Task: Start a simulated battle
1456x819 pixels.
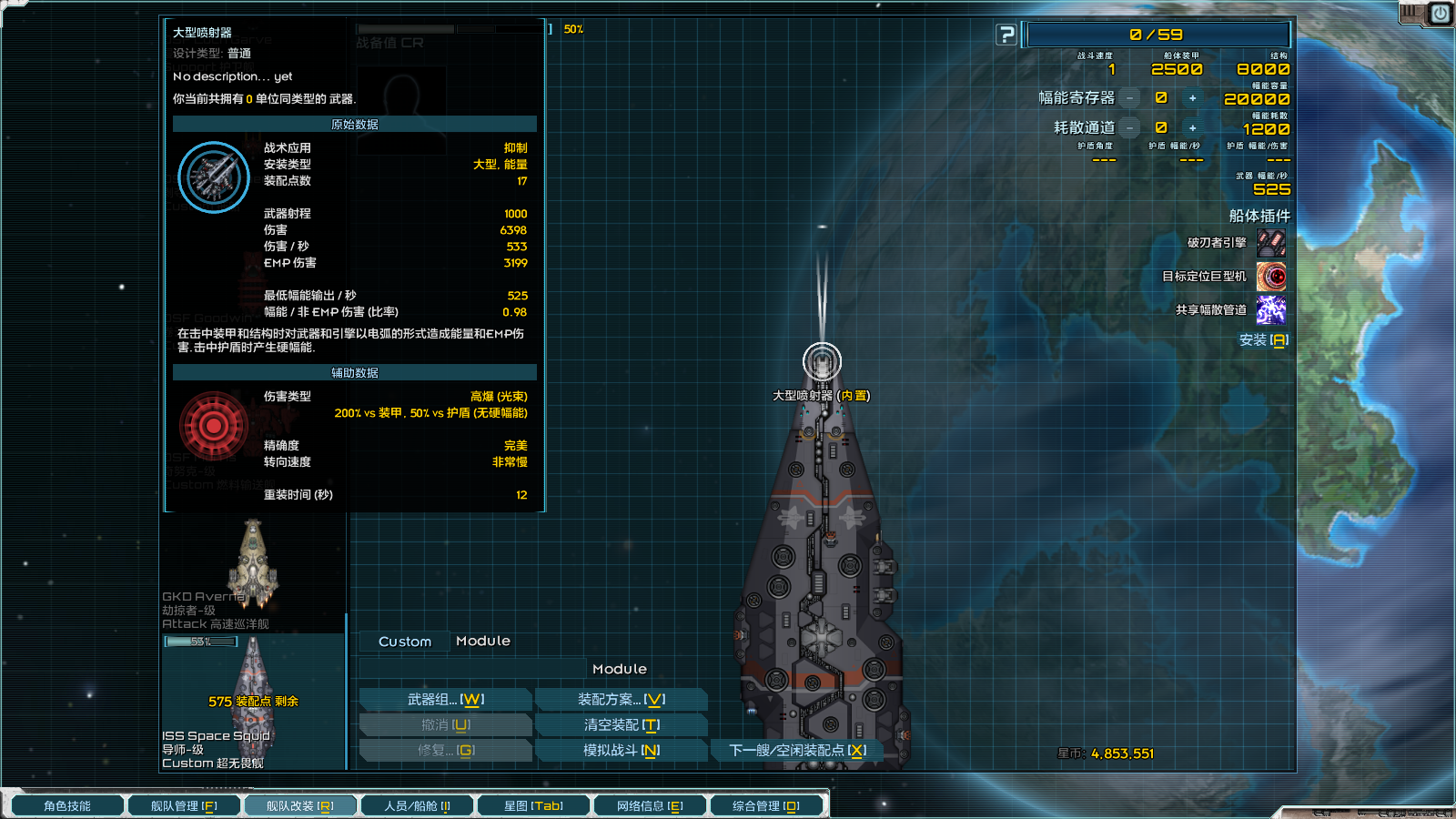Action: click(x=622, y=751)
